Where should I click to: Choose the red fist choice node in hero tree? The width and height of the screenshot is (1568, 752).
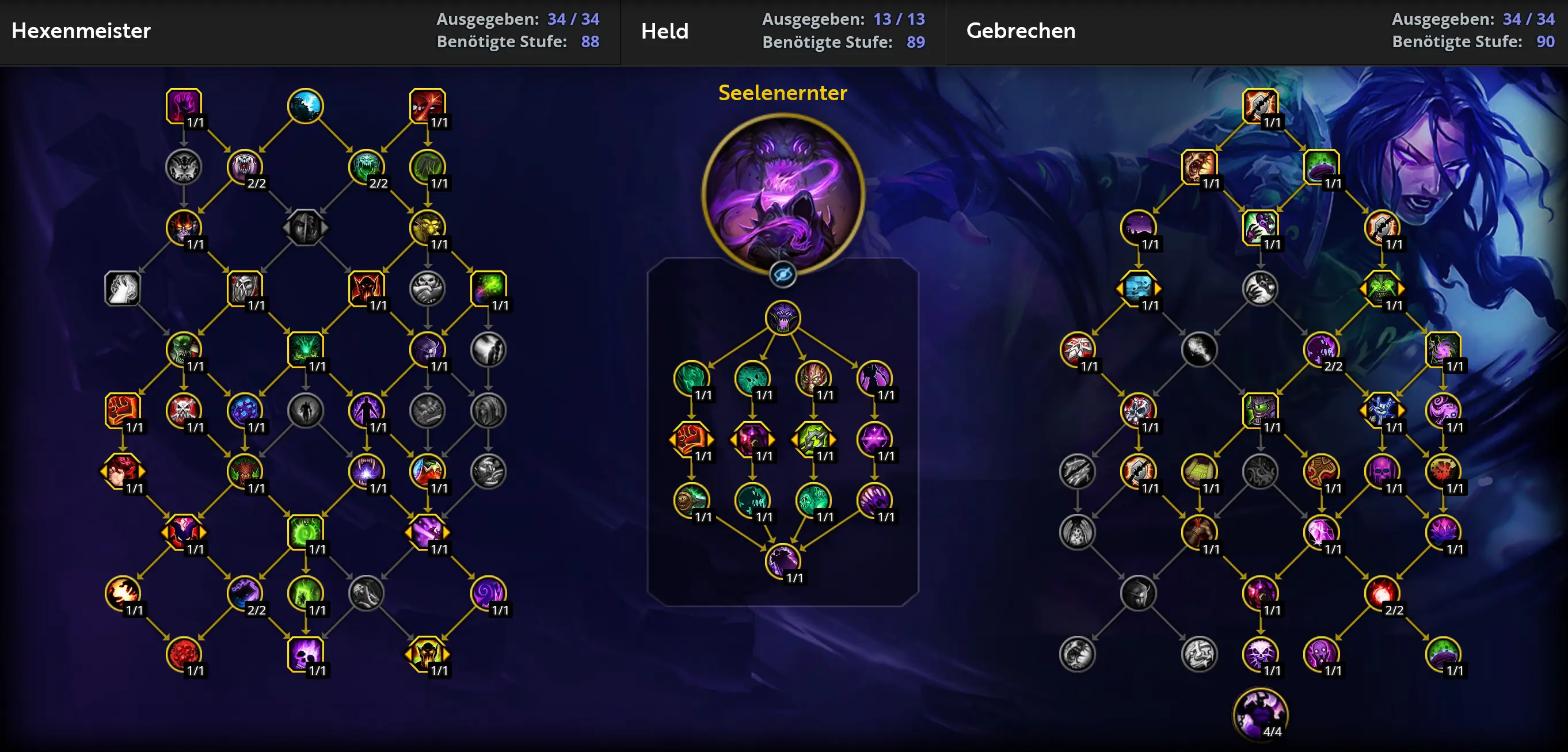coord(691,438)
